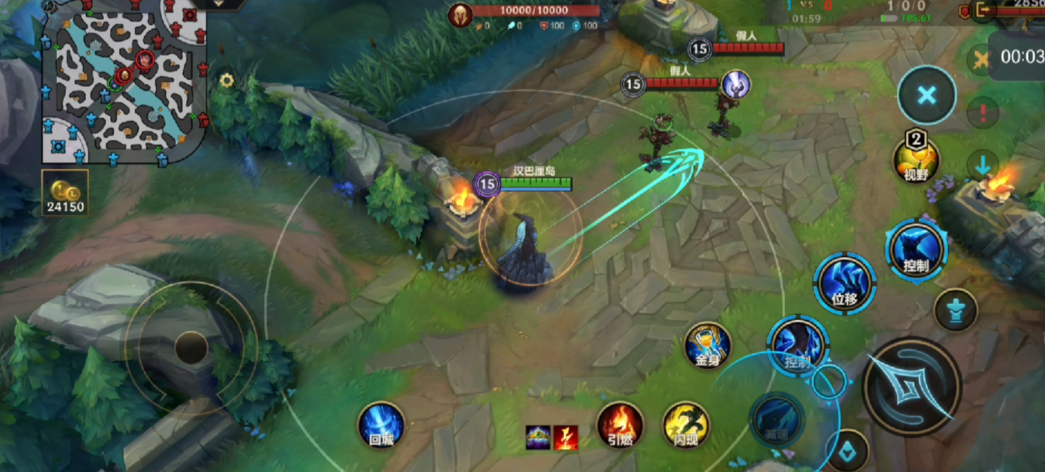The image size is (1045, 472).
Task: Activate the 金身 stasis item
Action: click(707, 345)
